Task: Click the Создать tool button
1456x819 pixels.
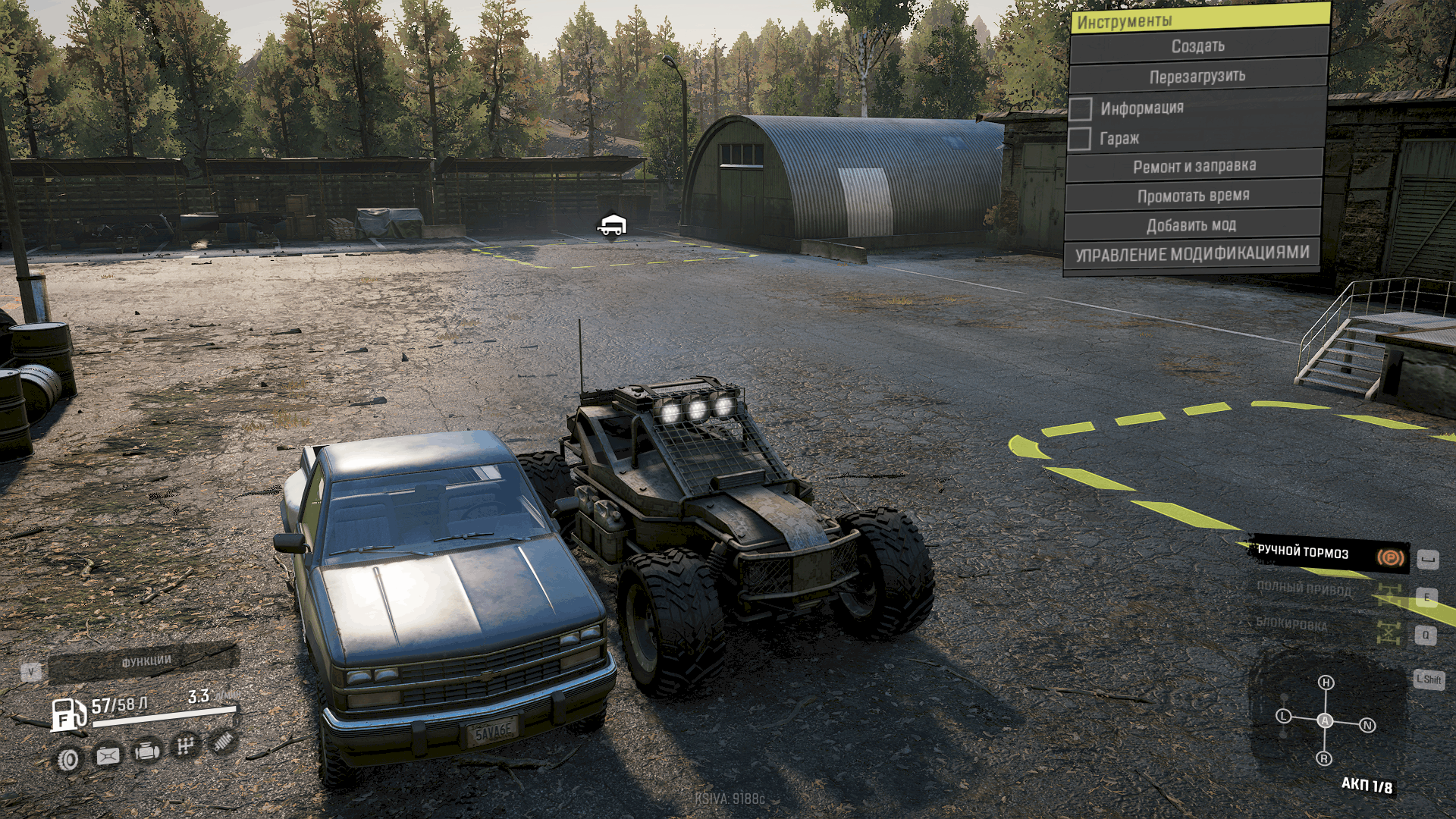Action: click(x=1197, y=46)
